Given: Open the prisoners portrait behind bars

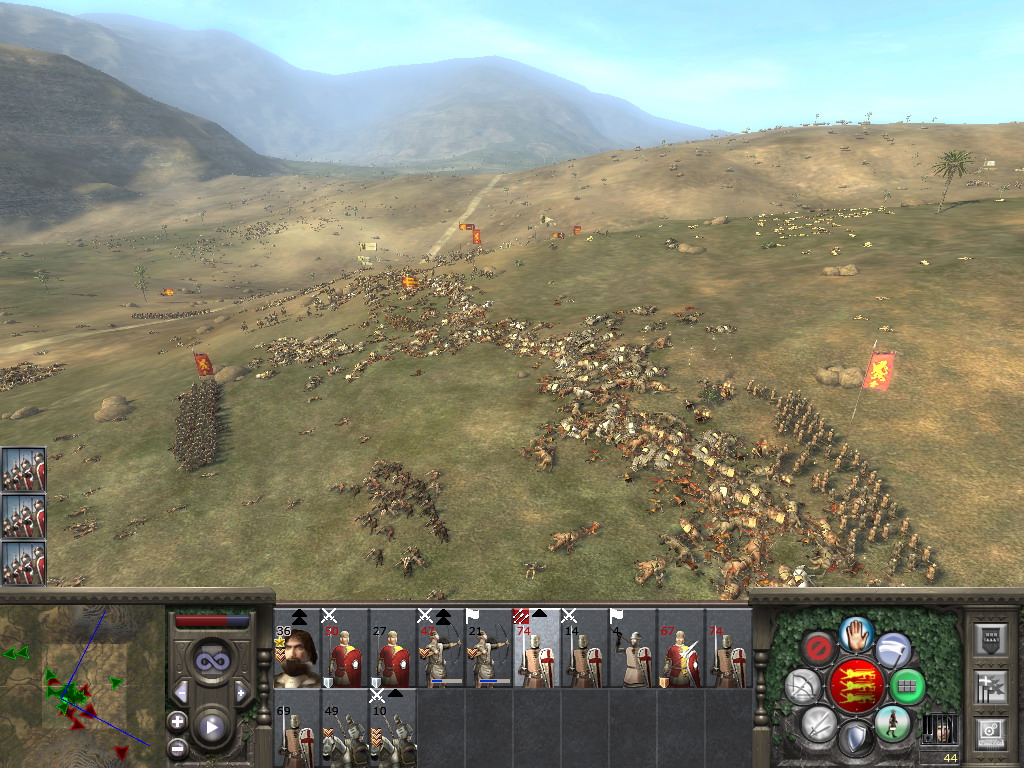Looking at the screenshot, I should tap(939, 729).
